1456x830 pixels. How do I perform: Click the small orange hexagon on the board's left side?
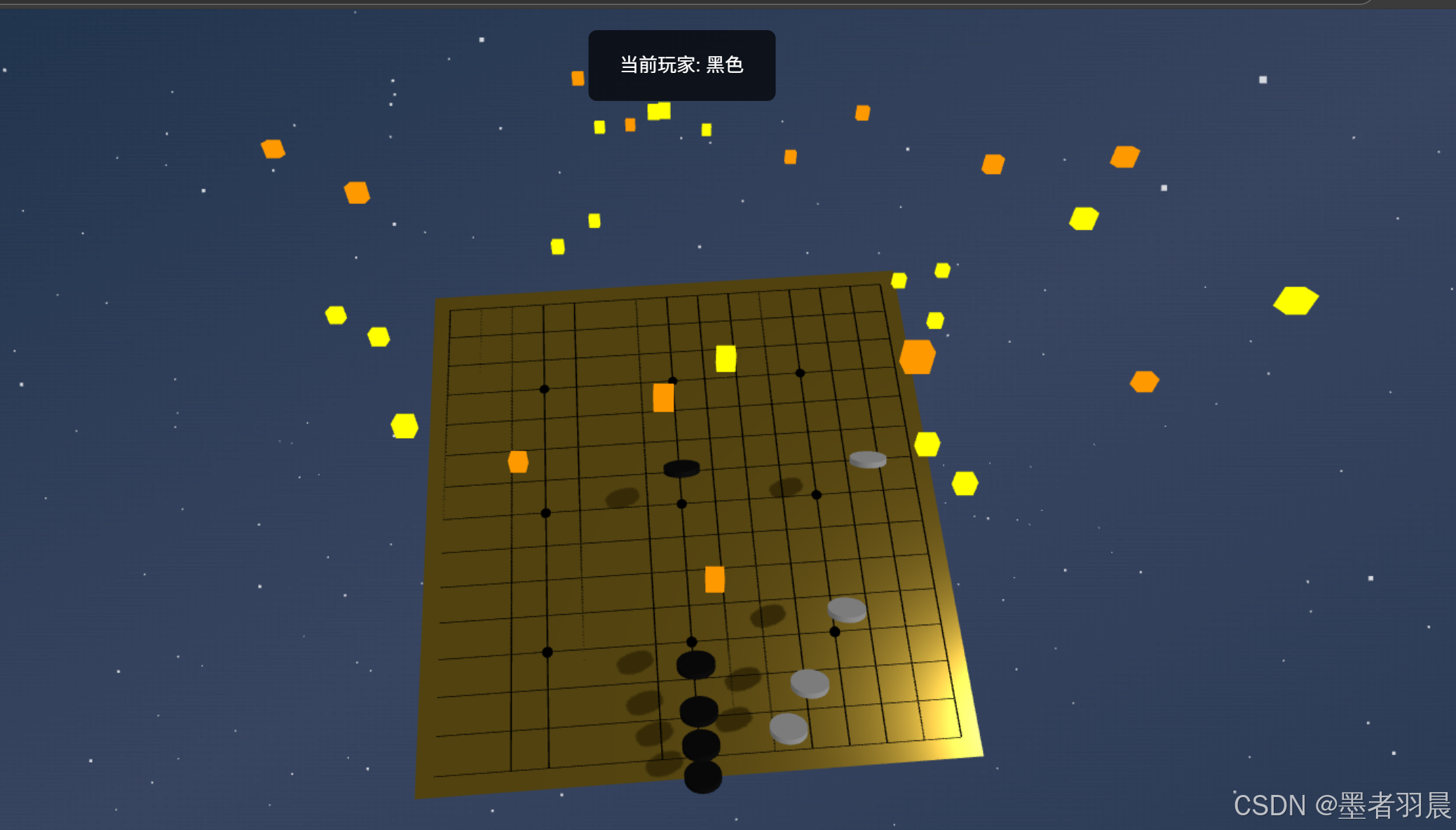click(x=519, y=462)
